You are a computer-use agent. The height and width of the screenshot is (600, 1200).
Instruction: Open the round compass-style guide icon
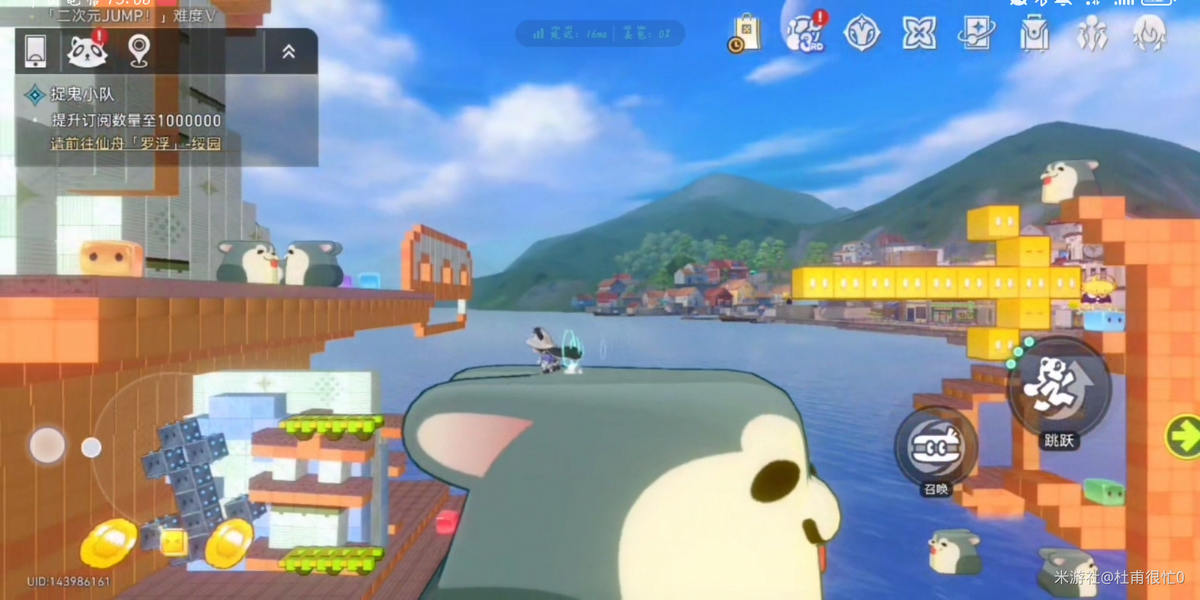[x=861, y=33]
